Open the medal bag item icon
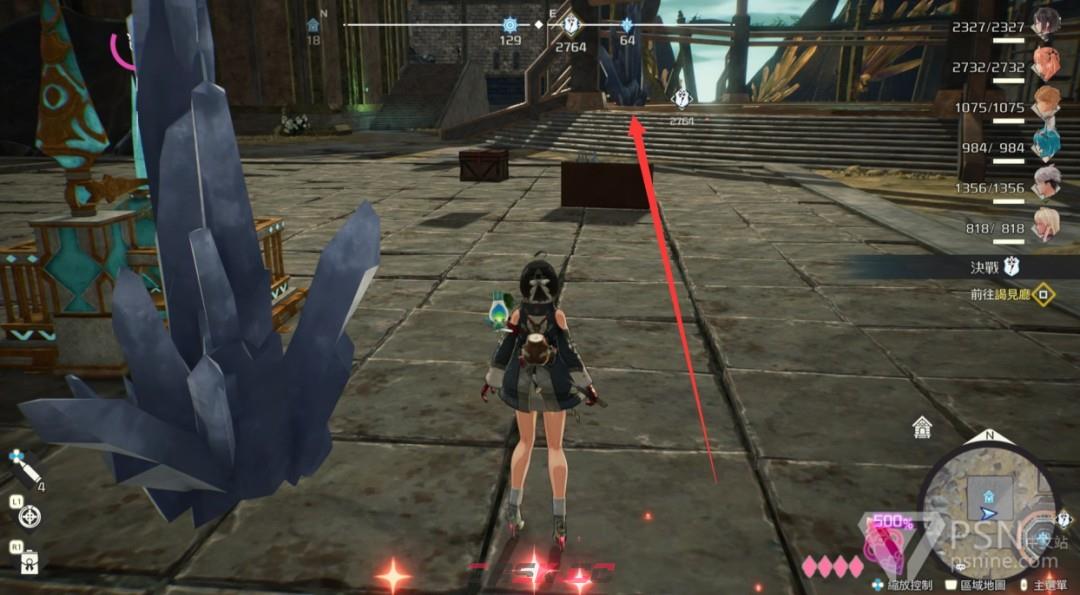This screenshot has height=595, width=1080. tap(29, 562)
